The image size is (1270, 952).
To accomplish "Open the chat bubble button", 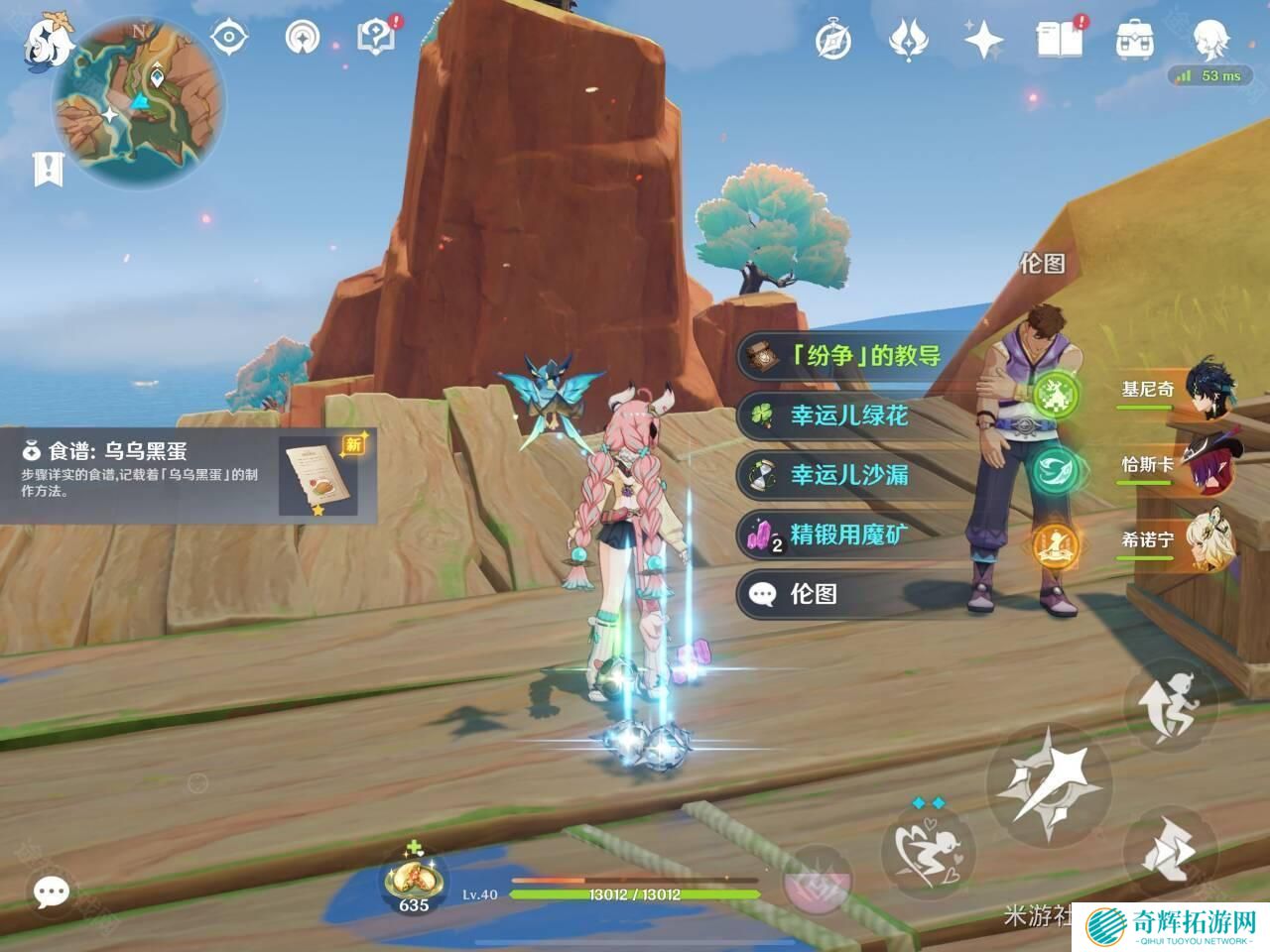I will (50, 892).
